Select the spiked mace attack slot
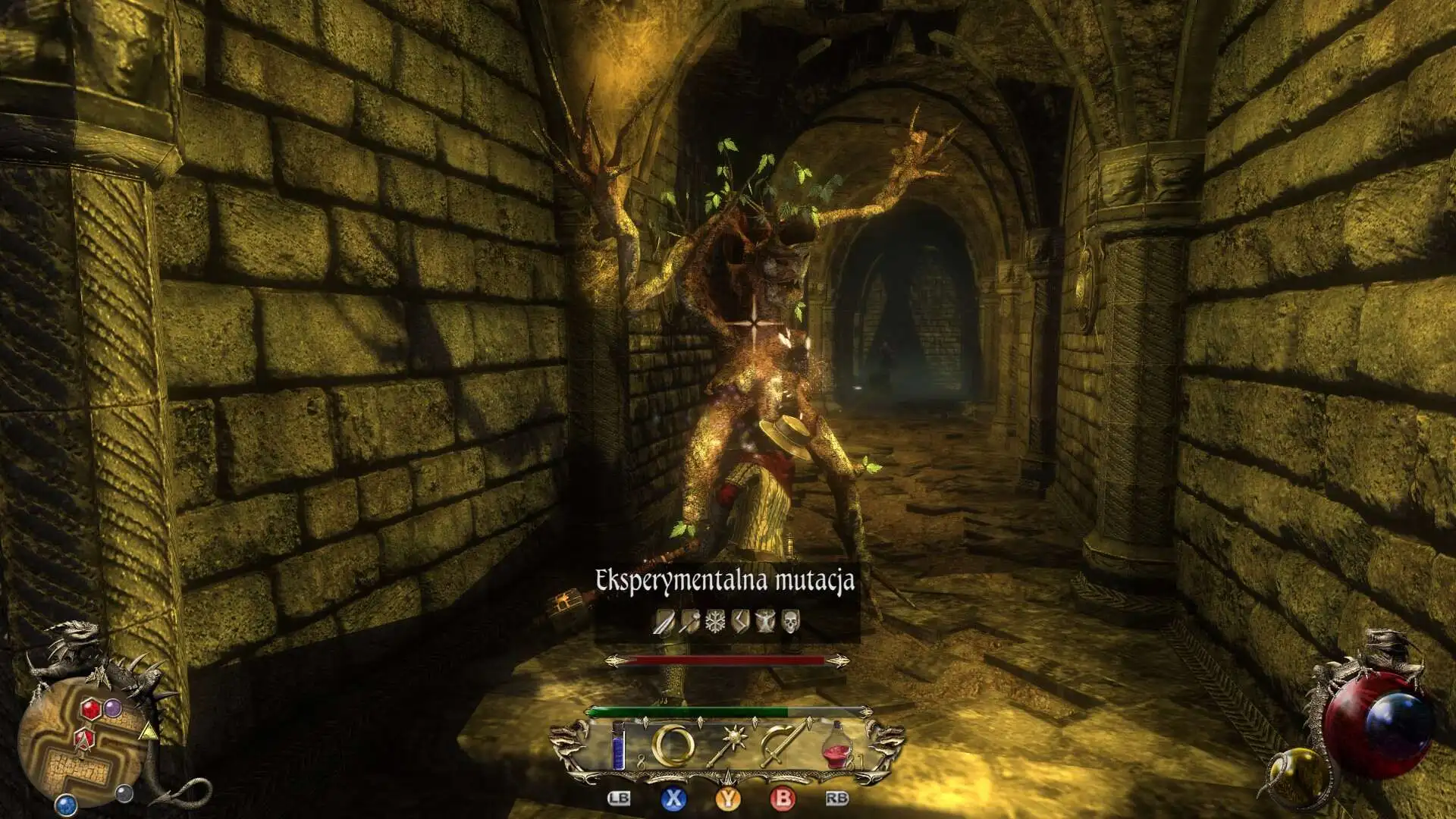 (x=730, y=745)
